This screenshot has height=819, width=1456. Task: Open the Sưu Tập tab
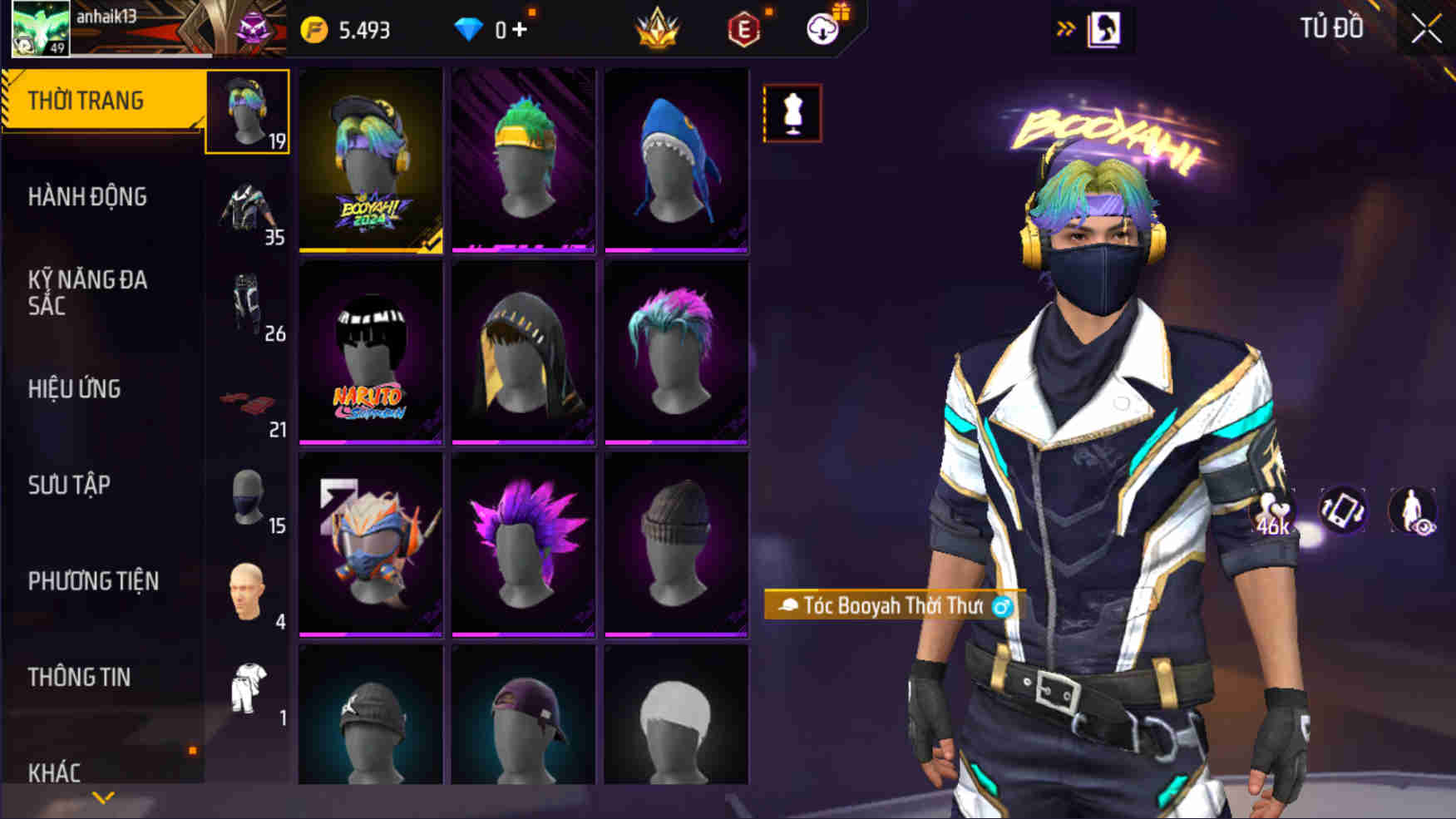pyautogui.click(x=69, y=486)
